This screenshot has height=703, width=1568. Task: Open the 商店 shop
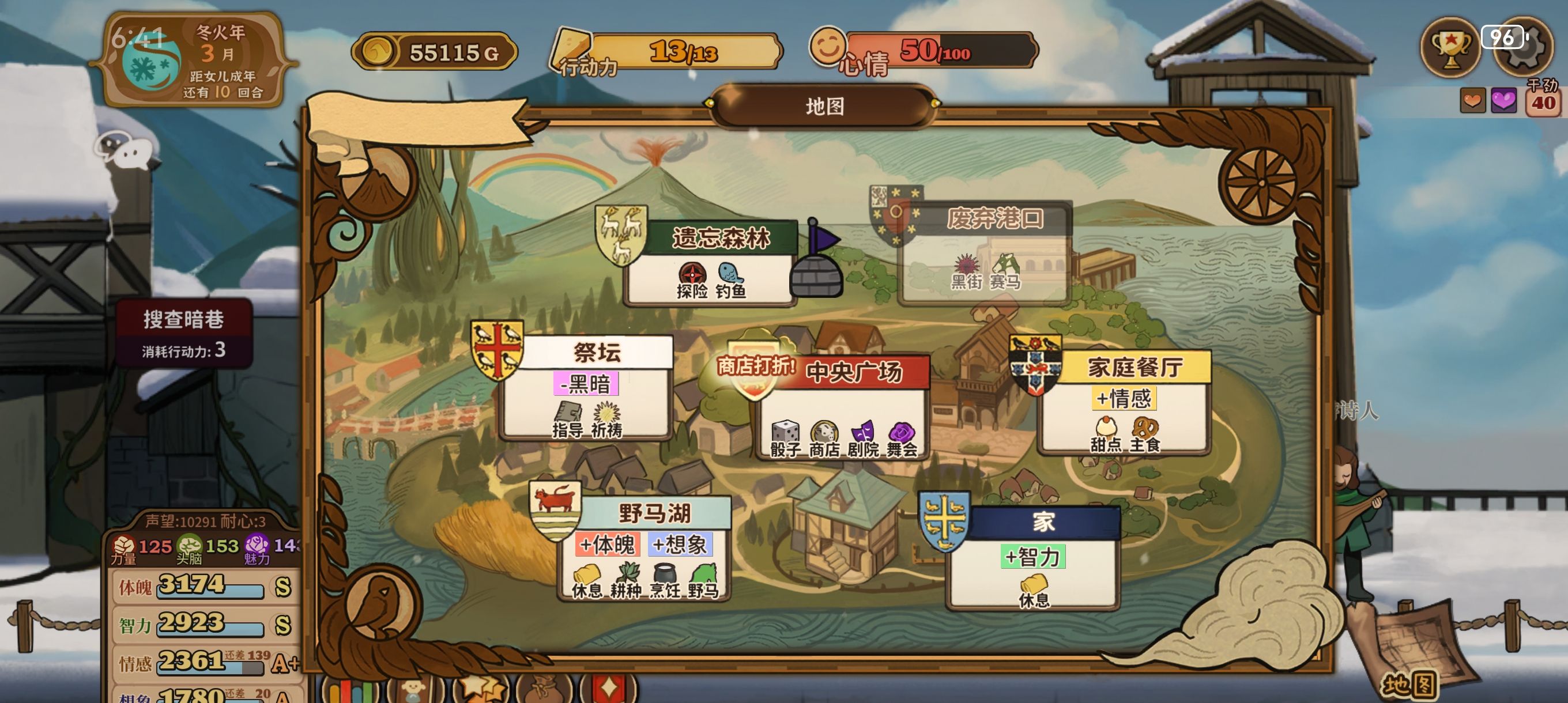coord(824,439)
